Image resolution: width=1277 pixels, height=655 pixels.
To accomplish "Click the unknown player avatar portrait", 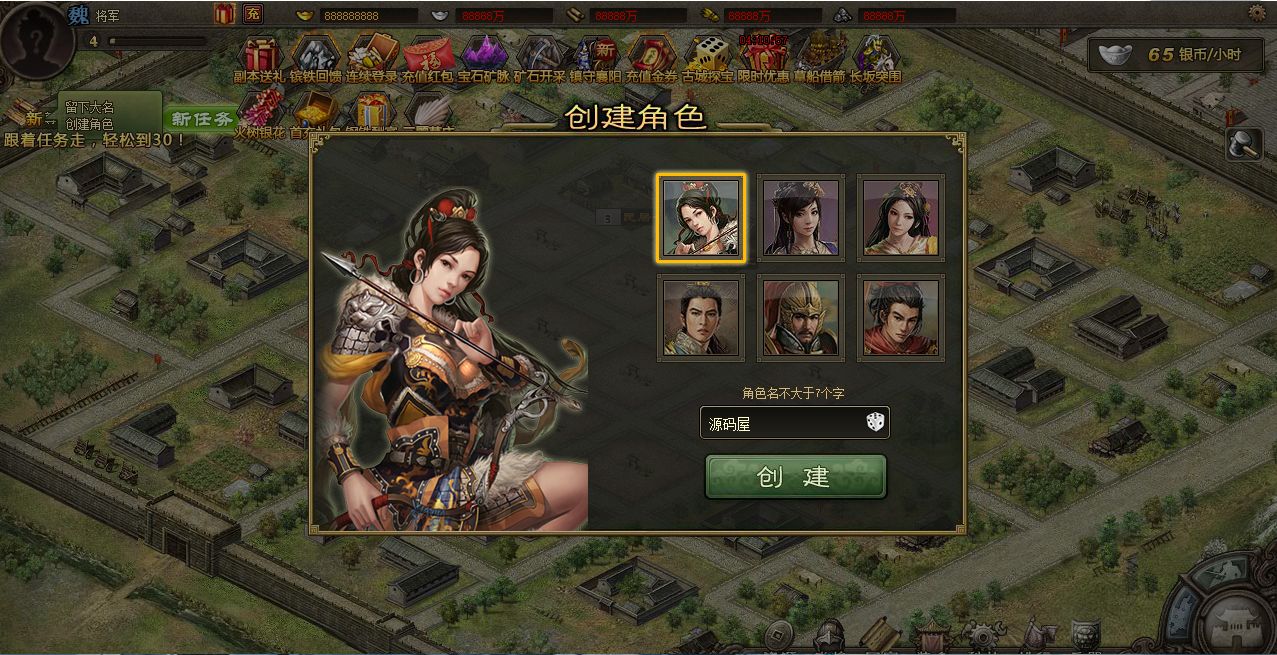I will coord(35,35).
